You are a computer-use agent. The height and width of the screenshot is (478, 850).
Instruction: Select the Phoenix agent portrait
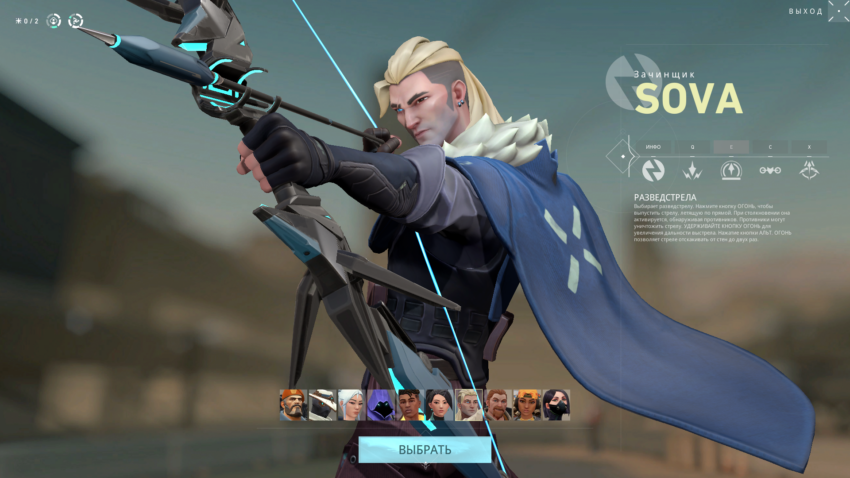point(410,405)
